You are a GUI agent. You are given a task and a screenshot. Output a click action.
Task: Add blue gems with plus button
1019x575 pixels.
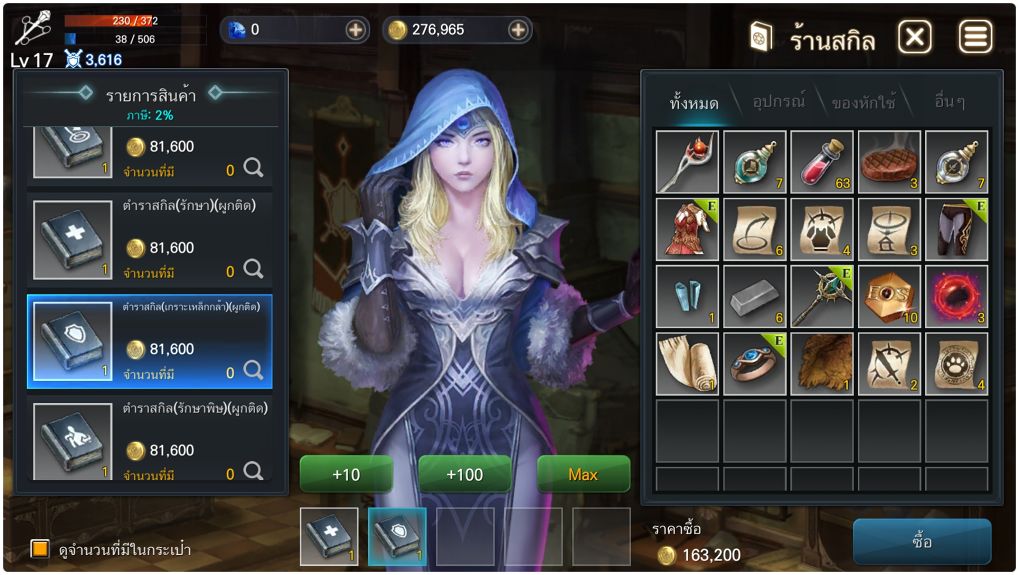click(x=356, y=30)
